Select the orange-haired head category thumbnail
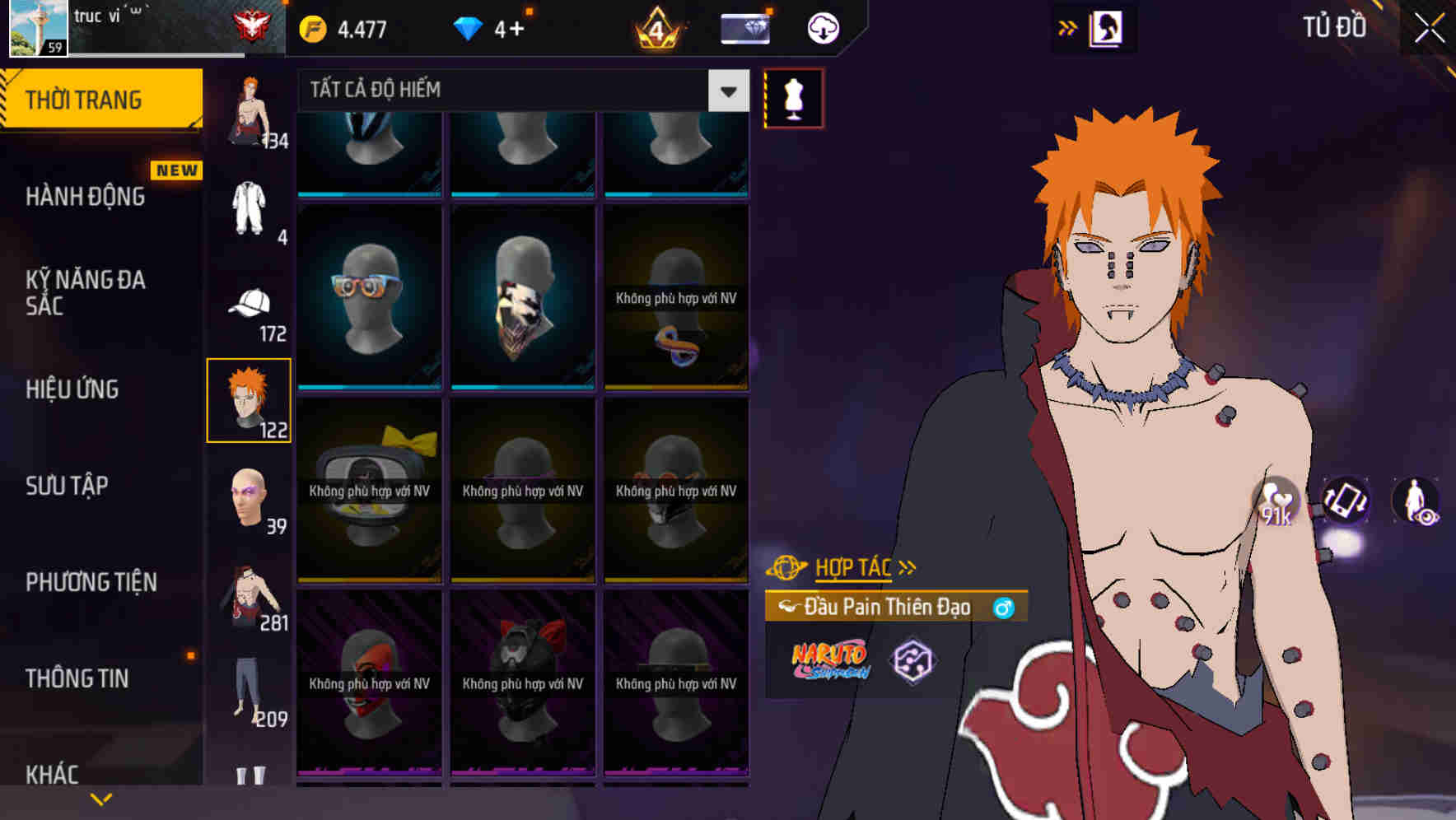This screenshot has width=1456, height=820. click(x=250, y=401)
